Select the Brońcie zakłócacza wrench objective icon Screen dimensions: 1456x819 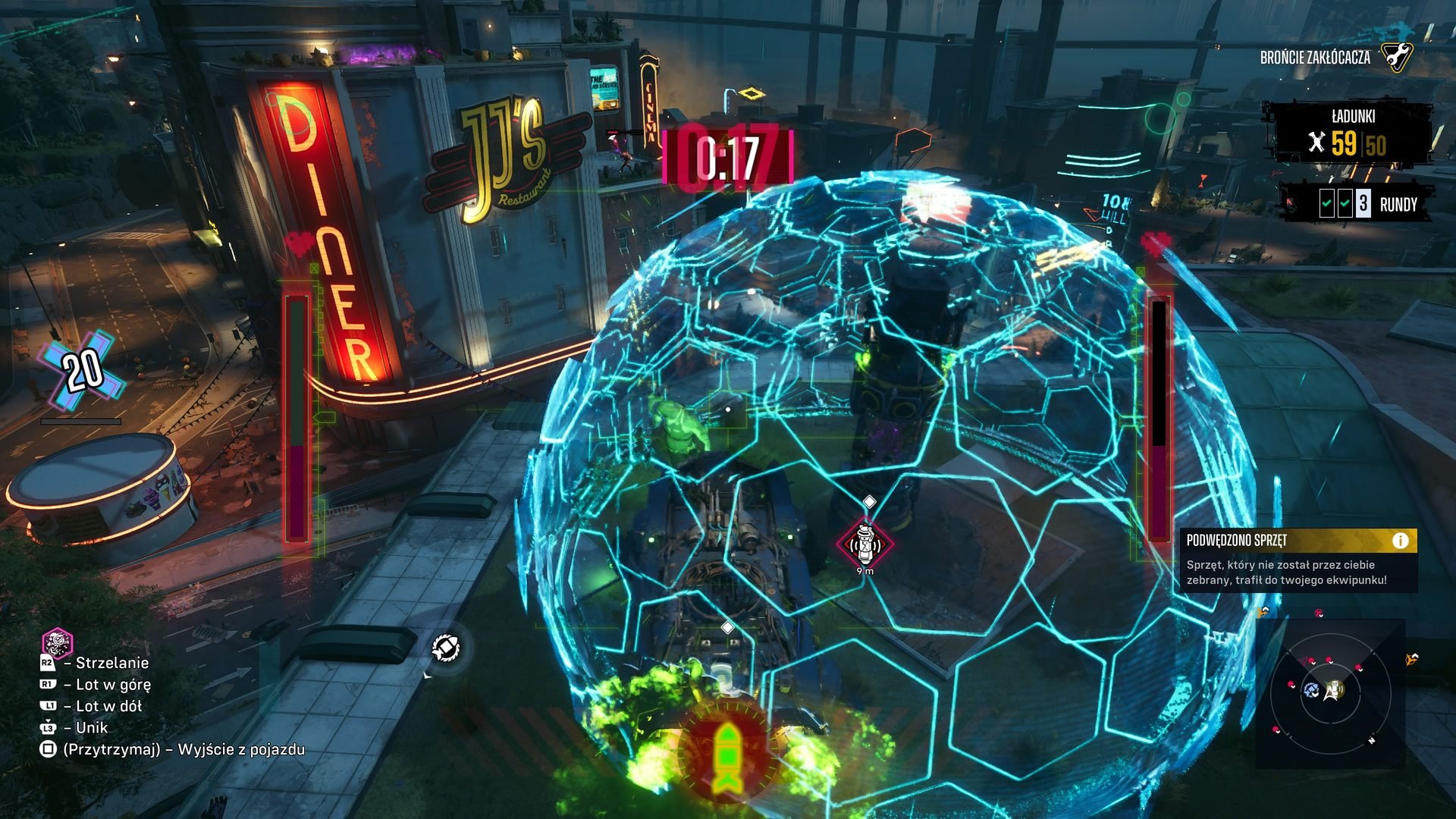tap(1395, 57)
